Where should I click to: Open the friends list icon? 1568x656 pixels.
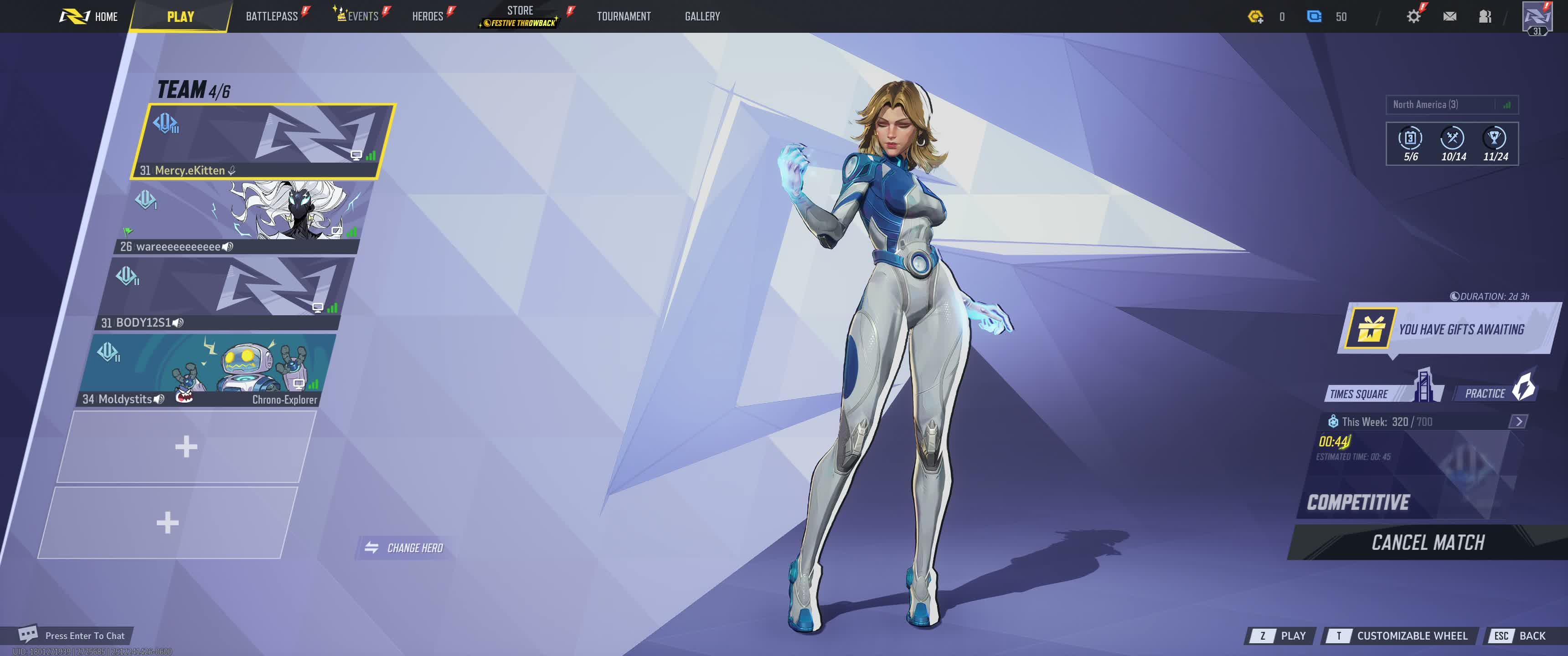1485,16
